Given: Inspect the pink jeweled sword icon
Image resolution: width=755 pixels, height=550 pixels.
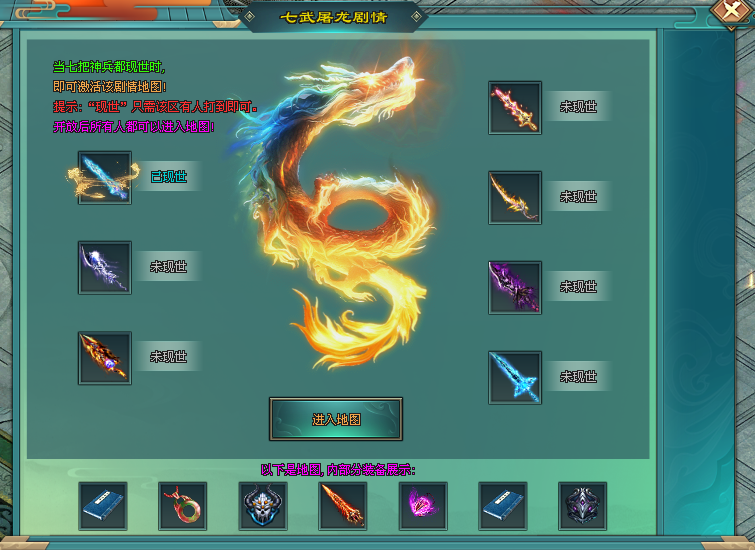Looking at the screenshot, I should click(x=515, y=108).
